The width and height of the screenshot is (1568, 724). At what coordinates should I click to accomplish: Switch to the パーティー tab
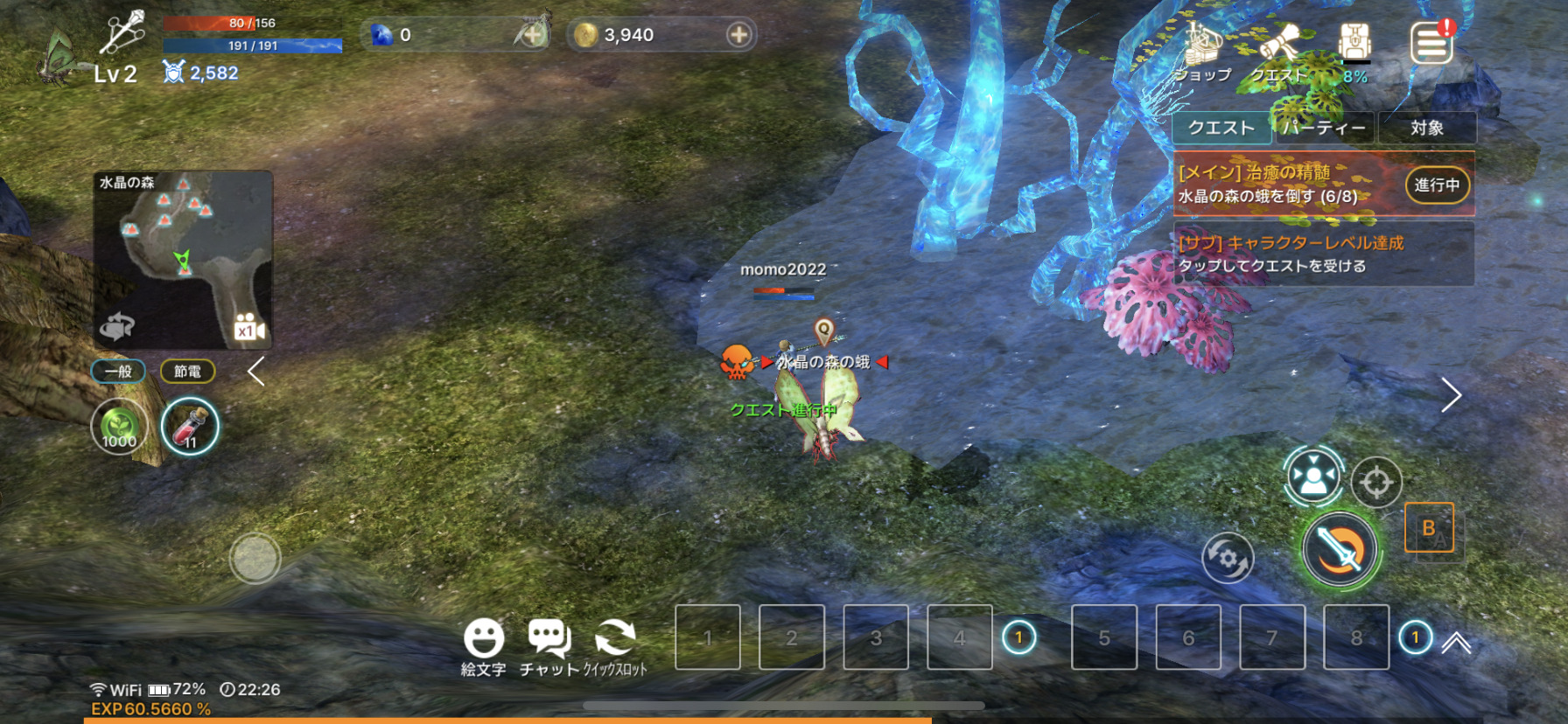coord(1324,128)
